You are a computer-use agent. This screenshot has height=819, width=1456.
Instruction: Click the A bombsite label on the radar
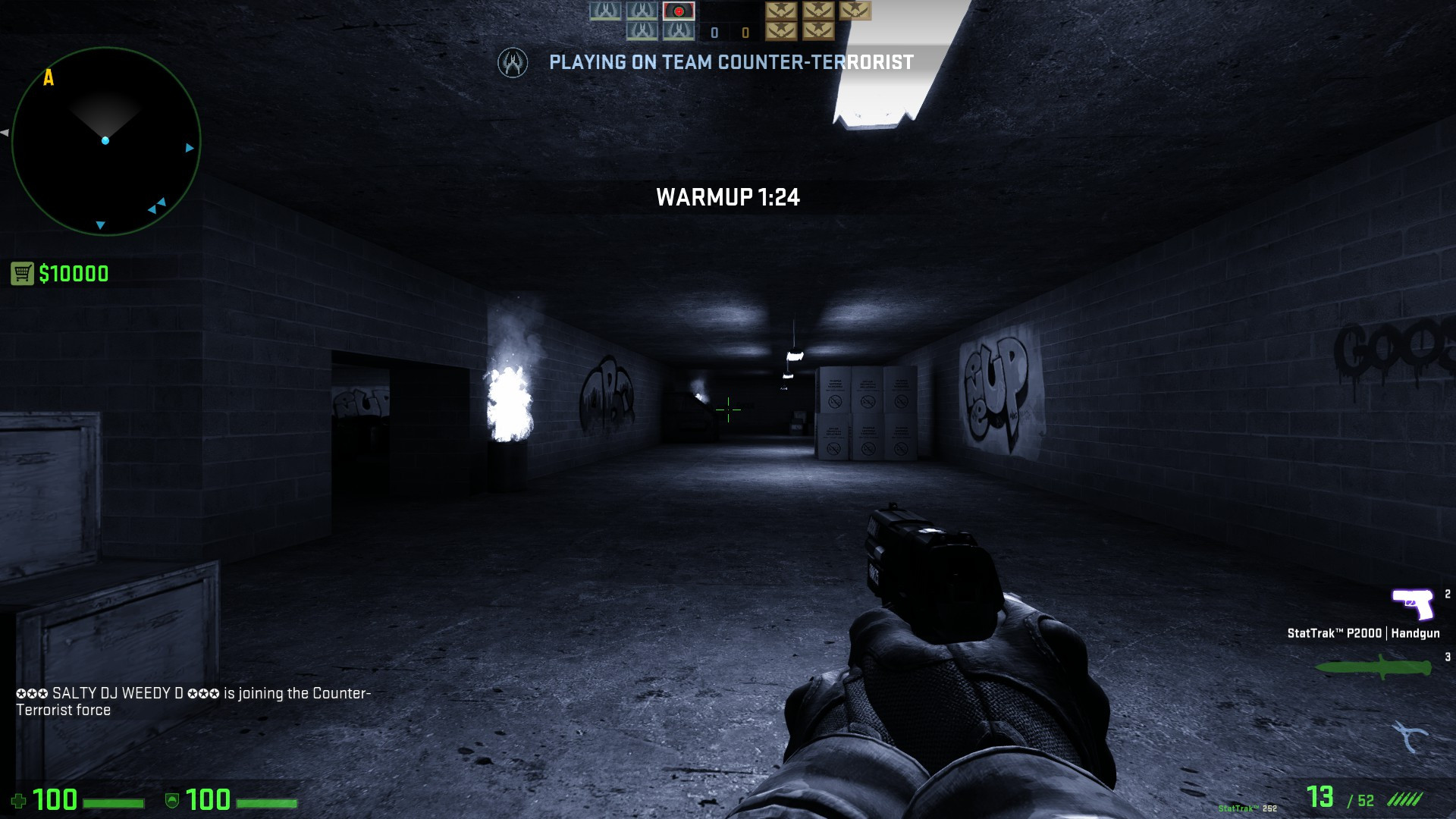pos(50,77)
